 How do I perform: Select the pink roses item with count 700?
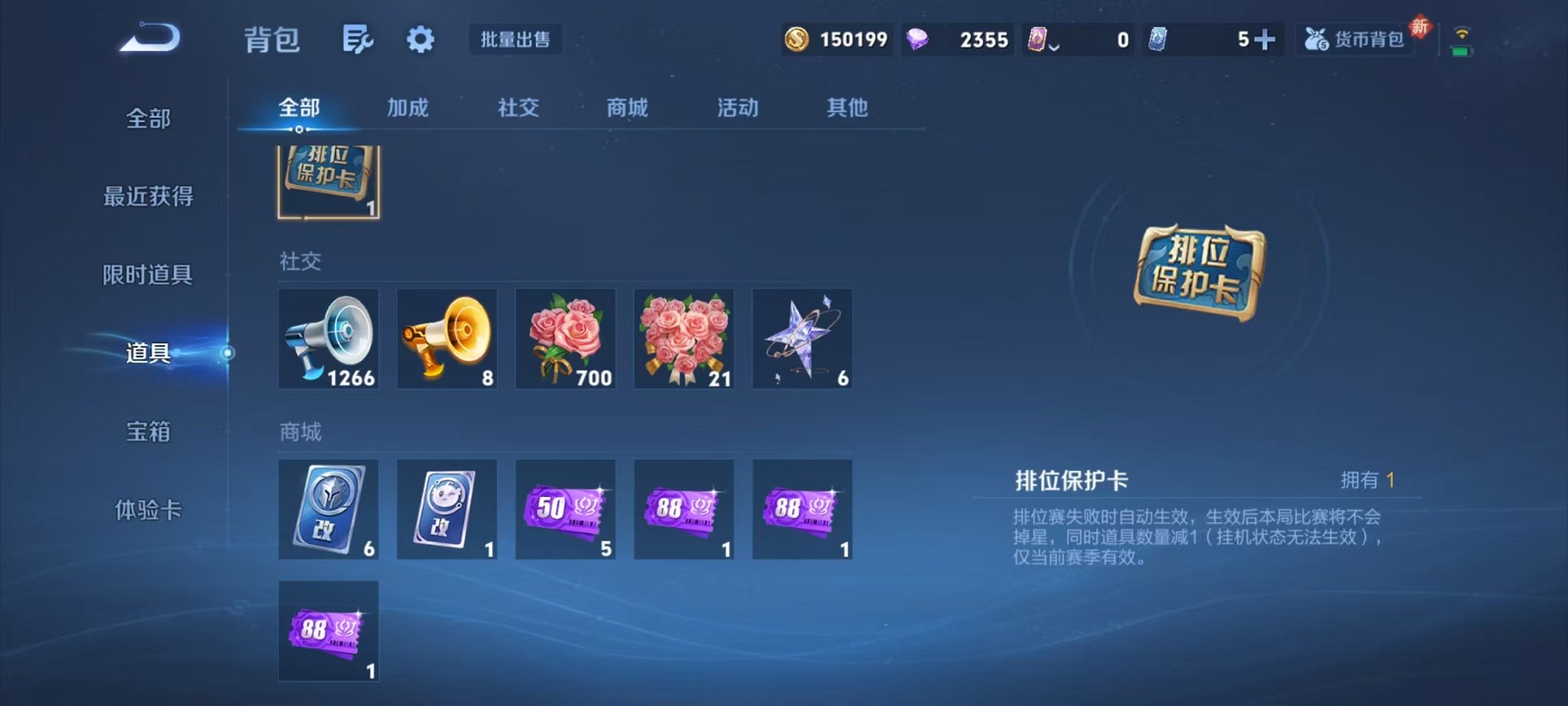565,338
